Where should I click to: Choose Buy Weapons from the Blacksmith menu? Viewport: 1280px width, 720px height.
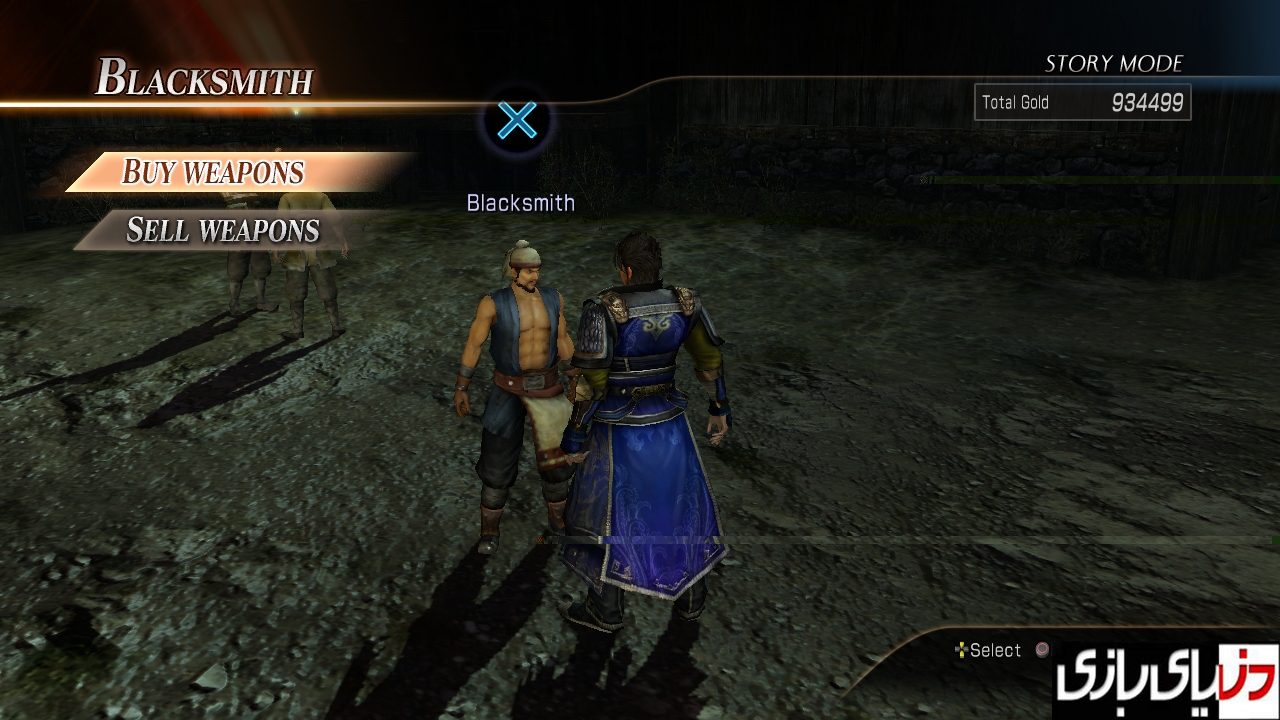213,172
